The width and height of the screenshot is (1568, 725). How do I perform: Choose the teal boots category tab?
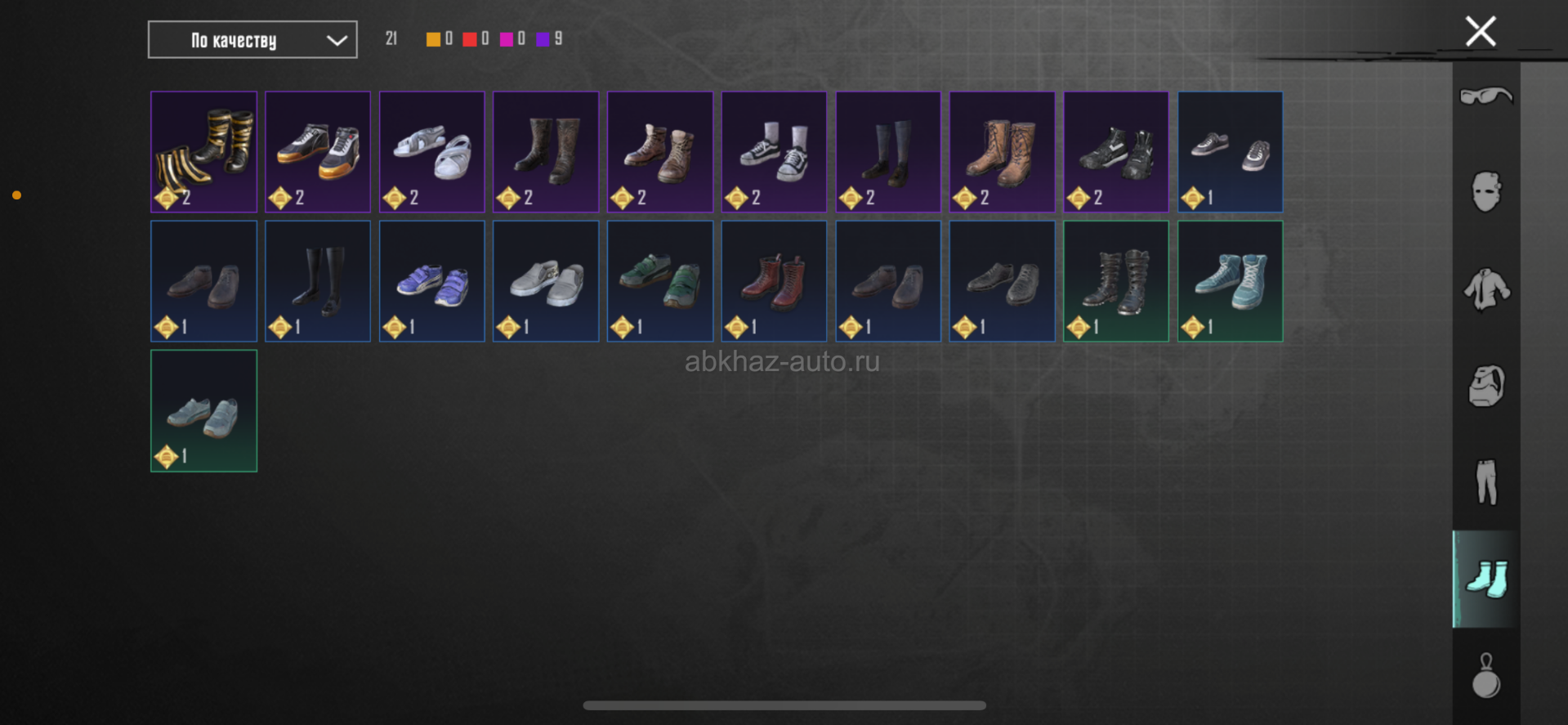click(x=1485, y=579)
